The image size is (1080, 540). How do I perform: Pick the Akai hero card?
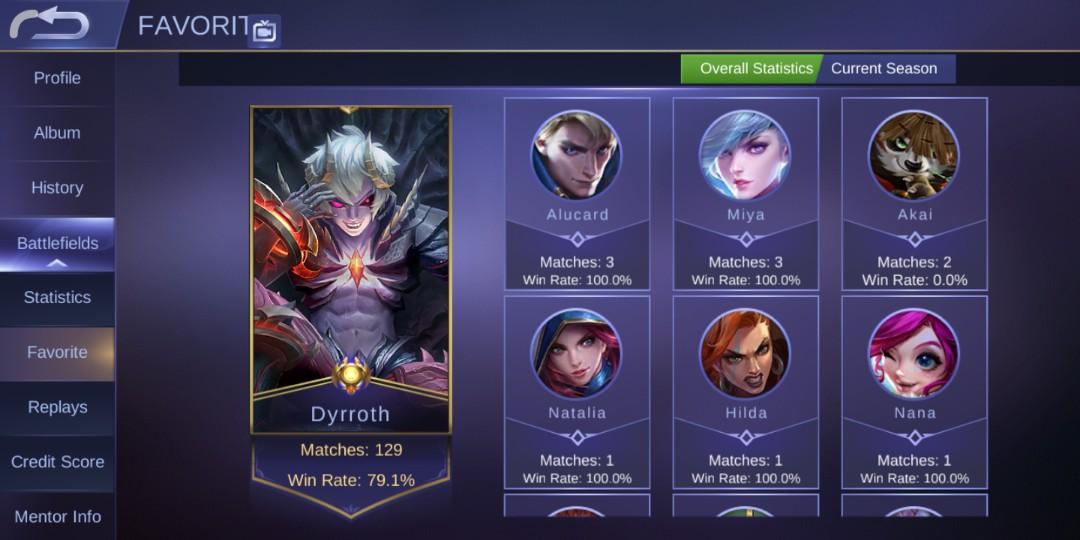pyautogui.click(x=914, y=194)
